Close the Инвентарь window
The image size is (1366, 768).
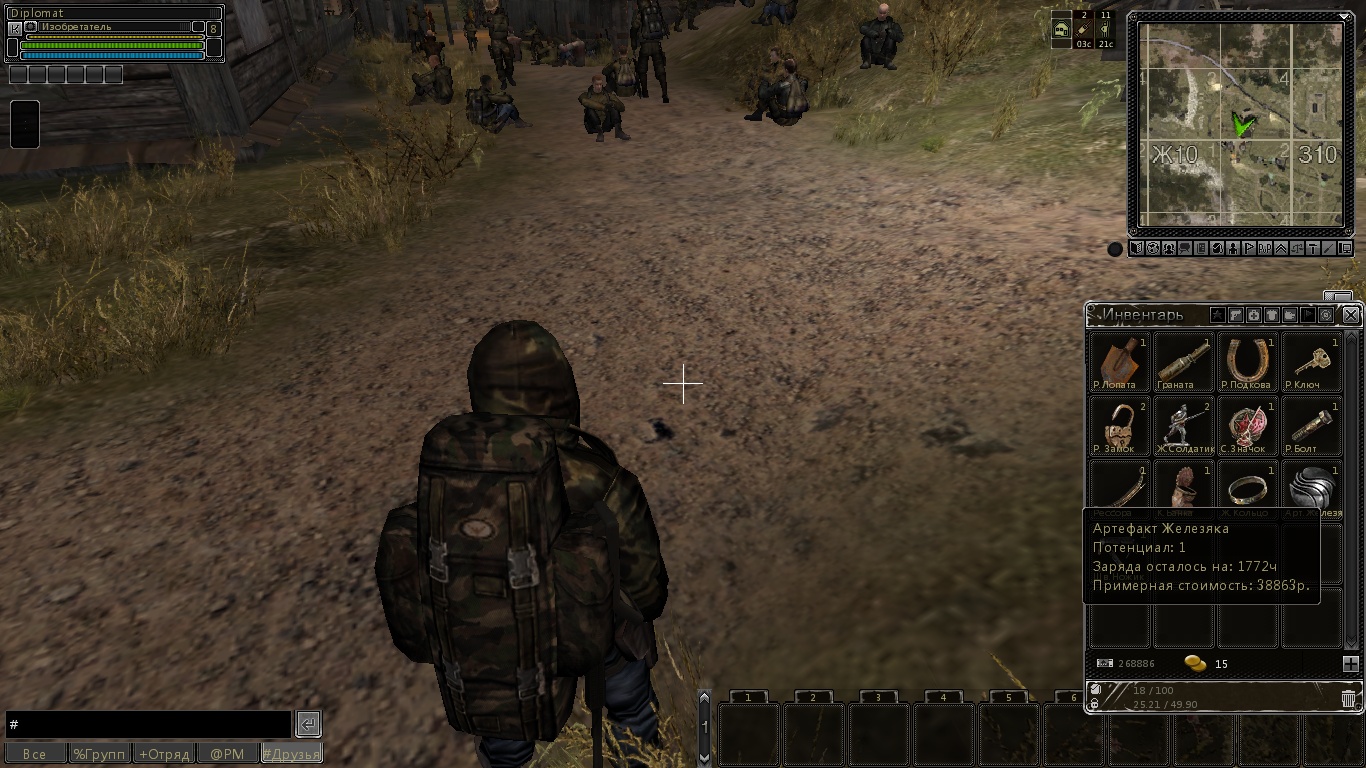tap(1351, 315)
